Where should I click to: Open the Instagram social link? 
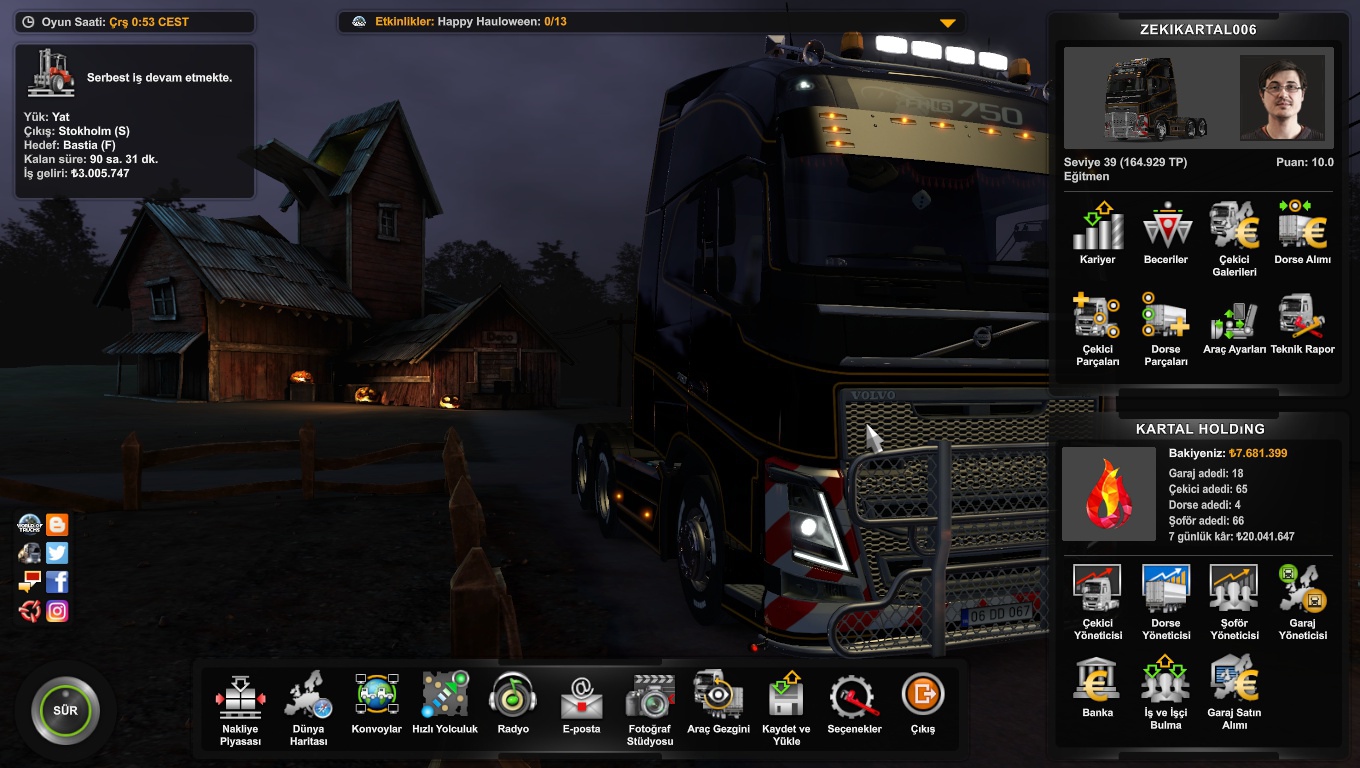point(57,610)
